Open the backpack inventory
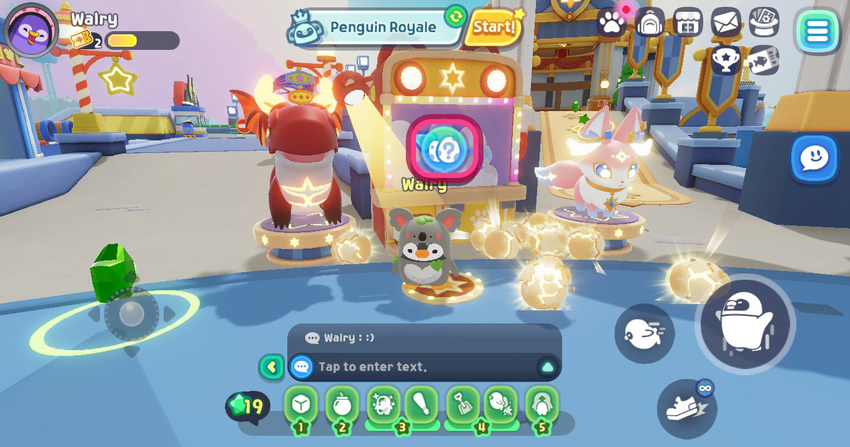The image size is (850, 447). [650, 21]
